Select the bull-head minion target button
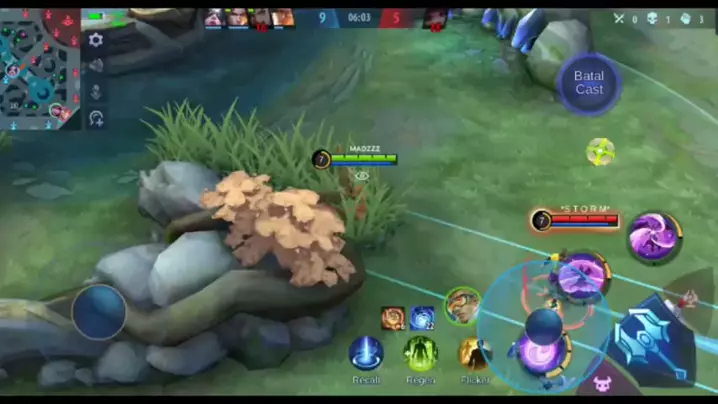 [603, 384]
